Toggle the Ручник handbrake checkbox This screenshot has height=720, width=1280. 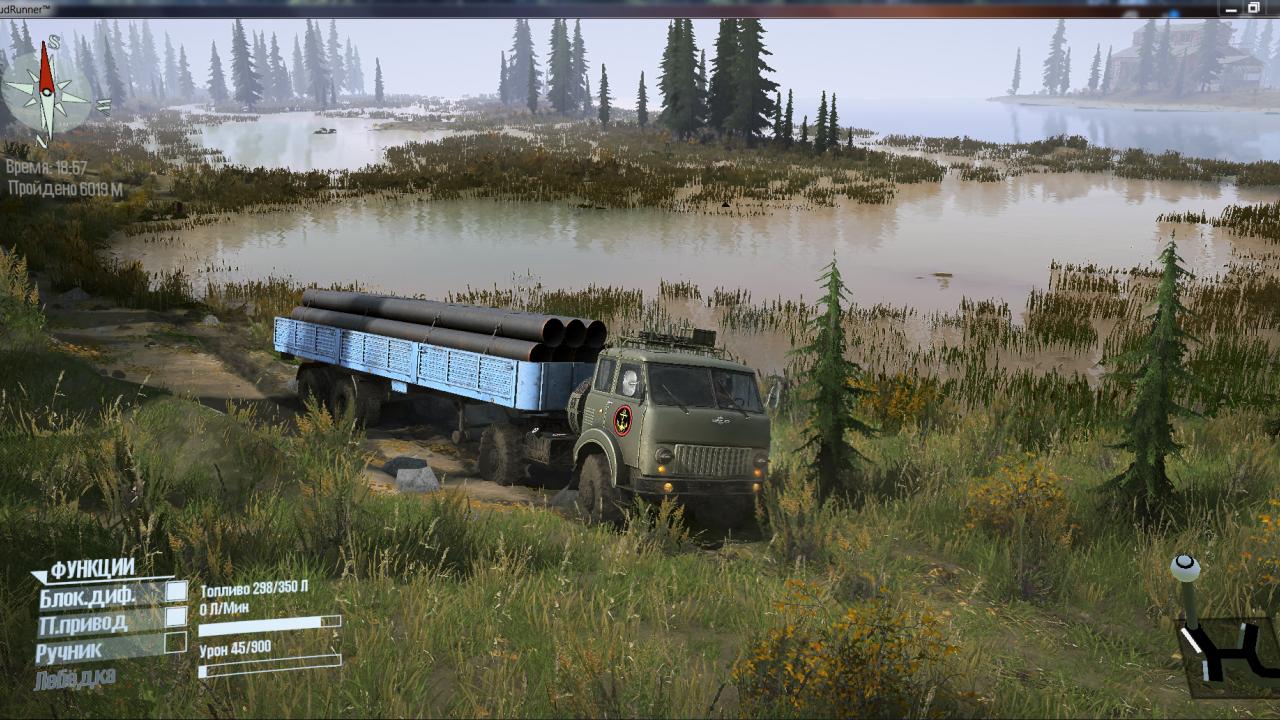point(176,643)
